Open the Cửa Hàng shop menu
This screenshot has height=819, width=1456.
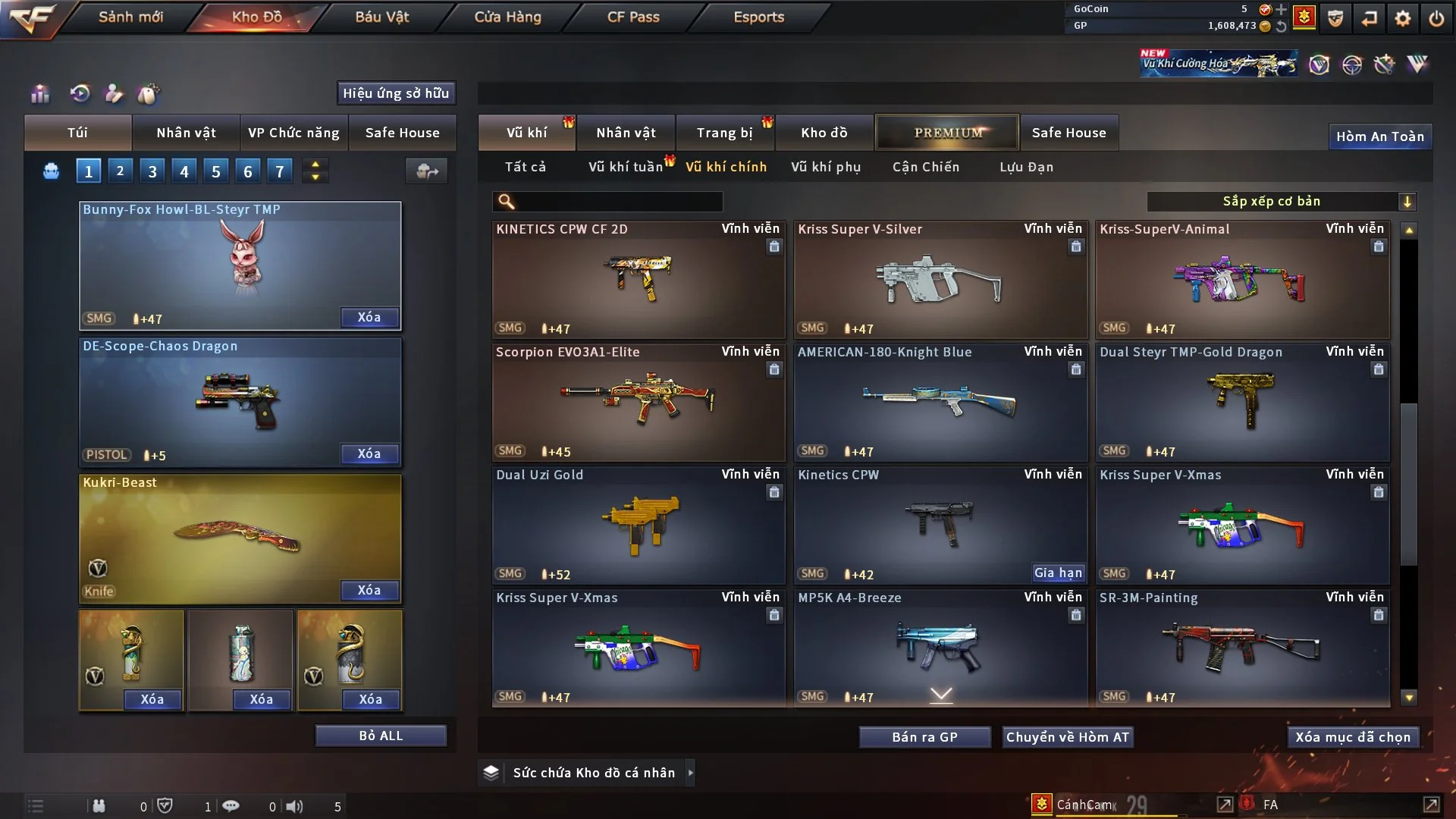[507, 17]
